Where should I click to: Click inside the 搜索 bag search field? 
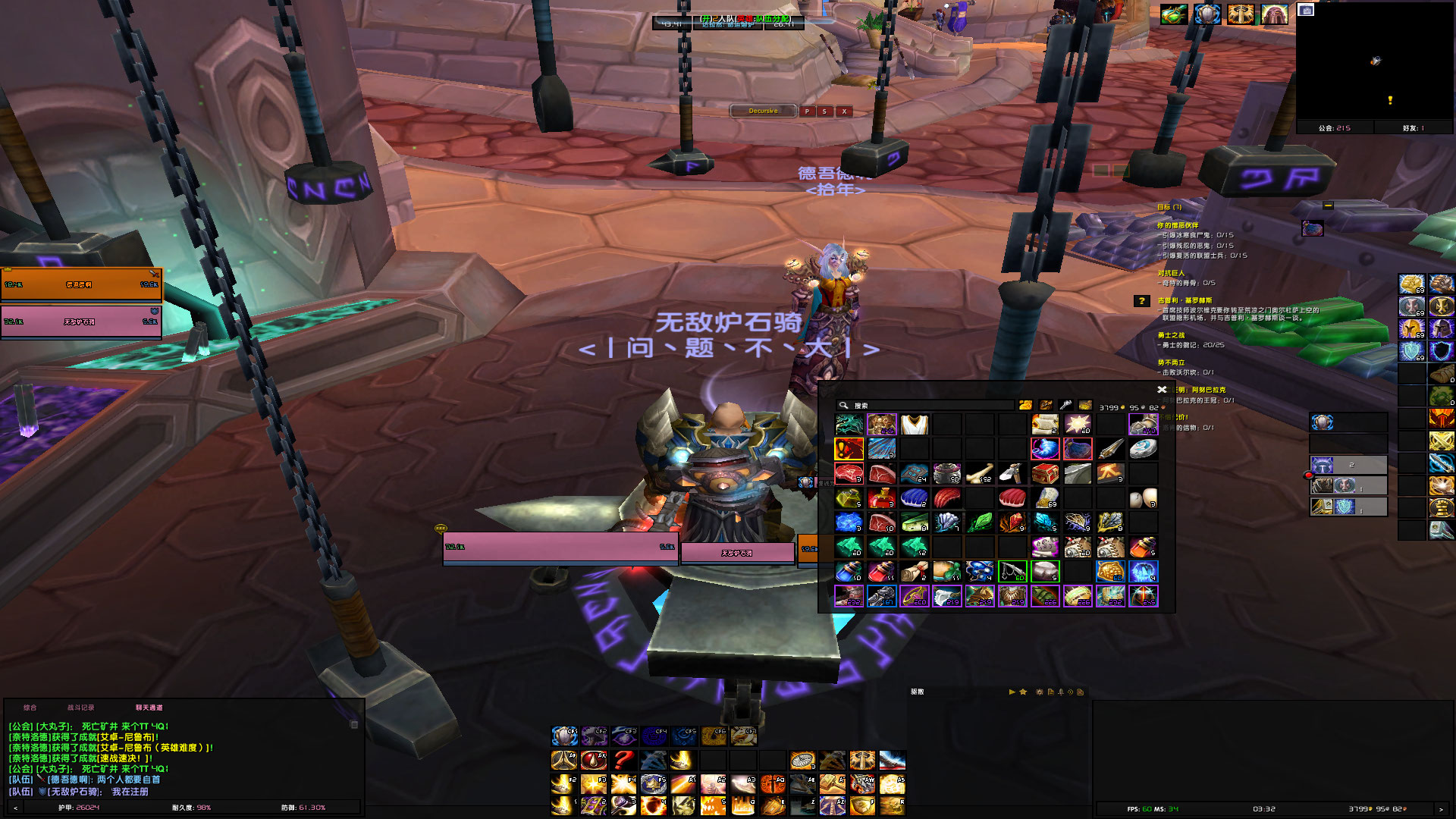point(933,404)
